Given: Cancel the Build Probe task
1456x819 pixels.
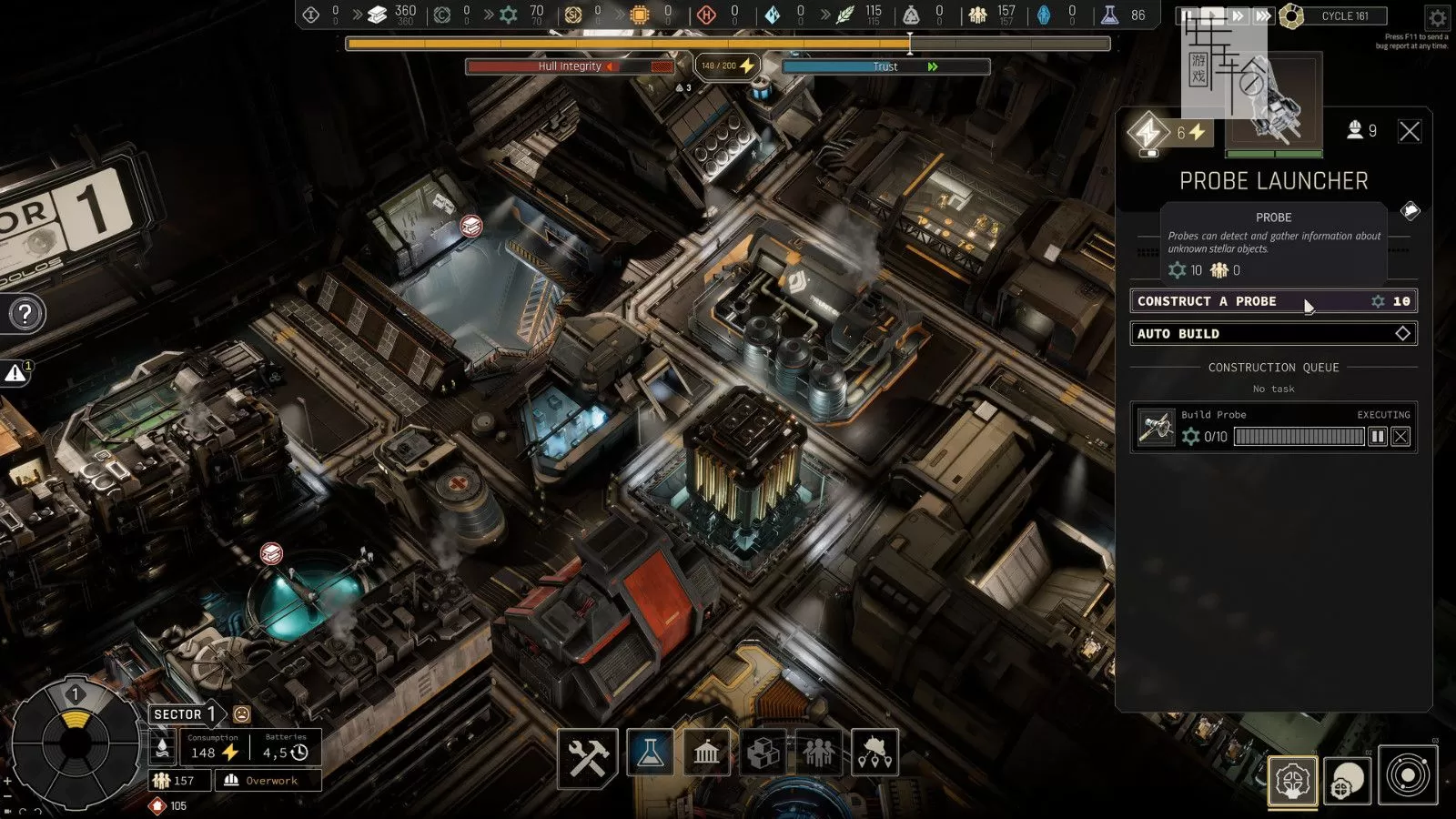Looking at the screenshot, I should click(x=1400, y=437).
